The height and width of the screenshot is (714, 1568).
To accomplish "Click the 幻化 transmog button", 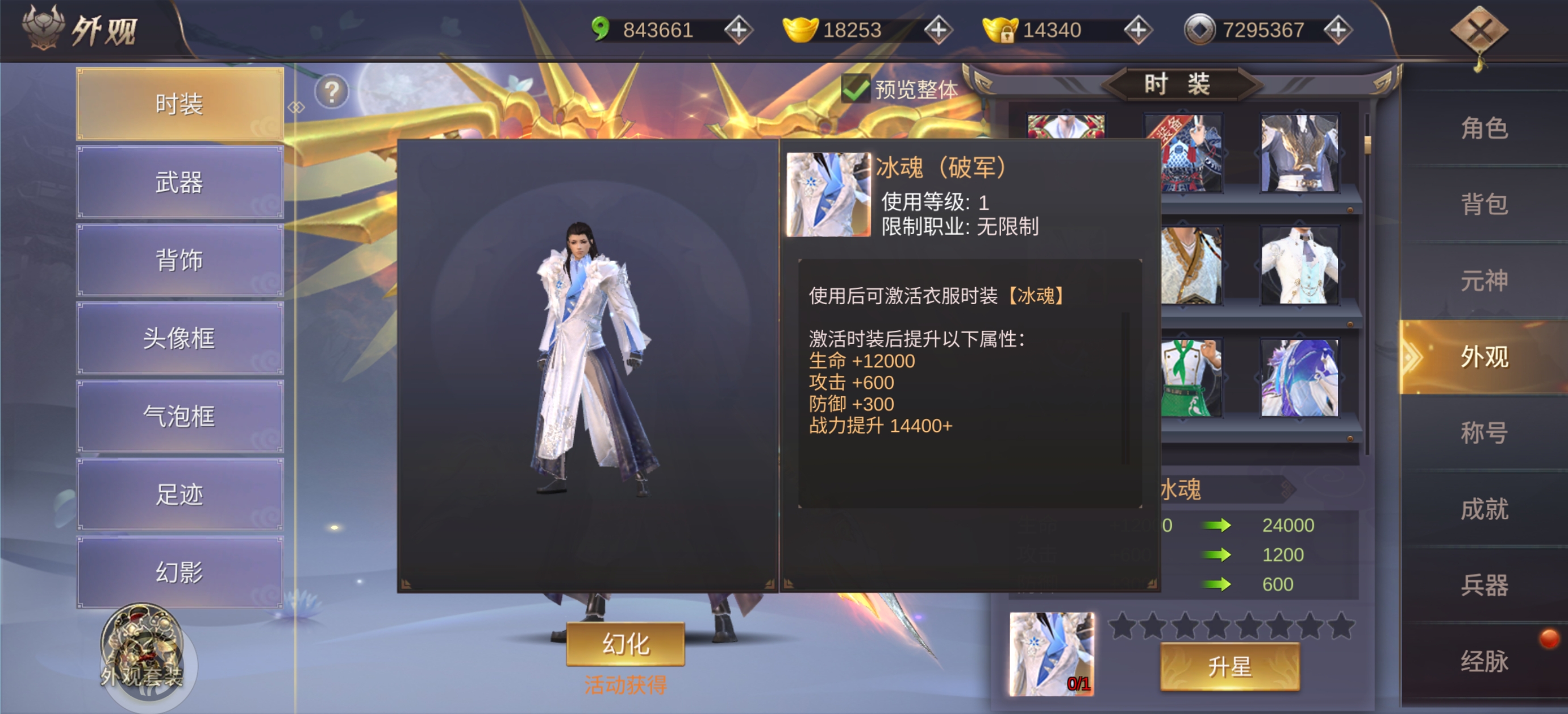I will point(625,644).
